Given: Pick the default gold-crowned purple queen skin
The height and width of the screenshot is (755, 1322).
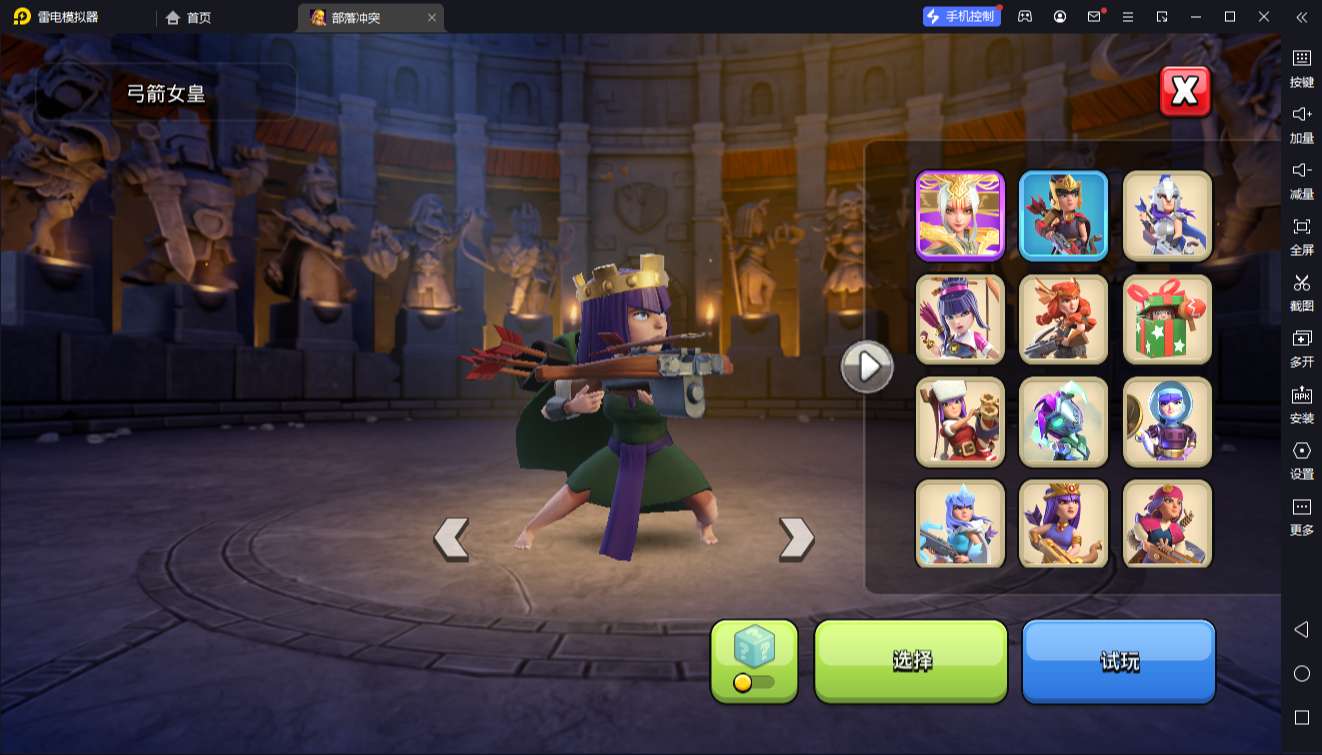Looking at the screenshot, I should (1063, 524).
